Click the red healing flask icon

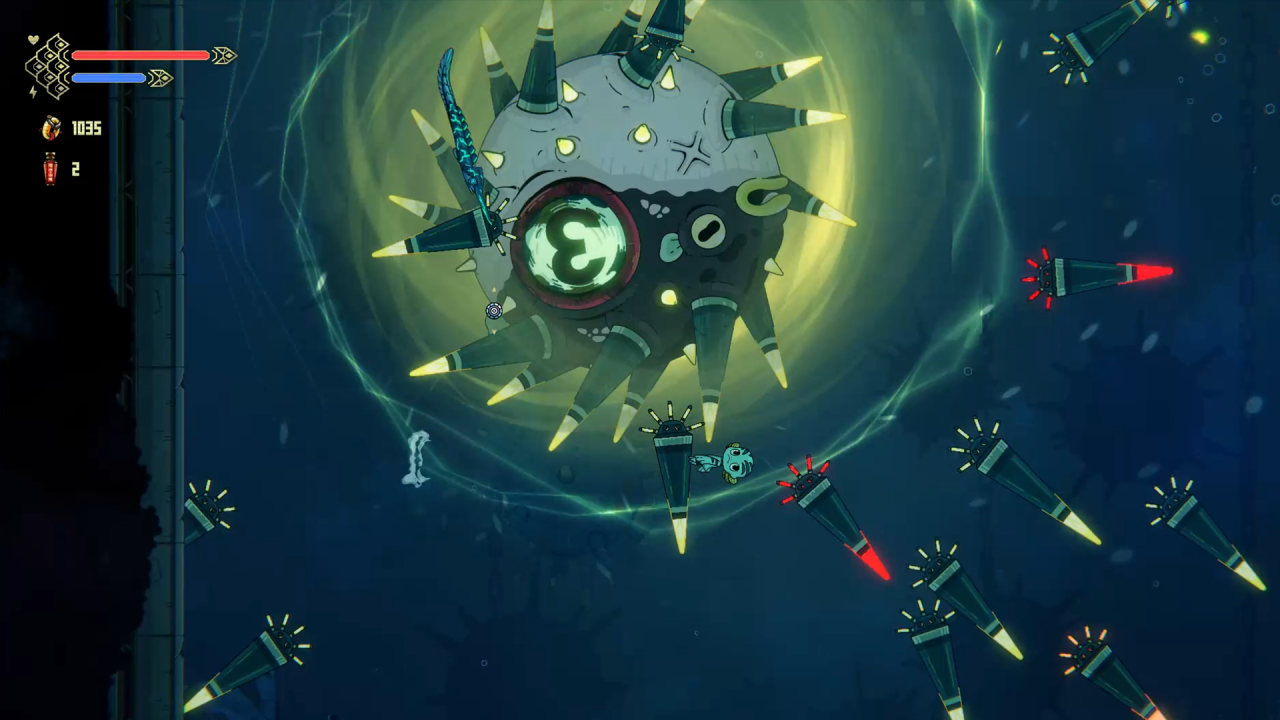tap(50, 169)
